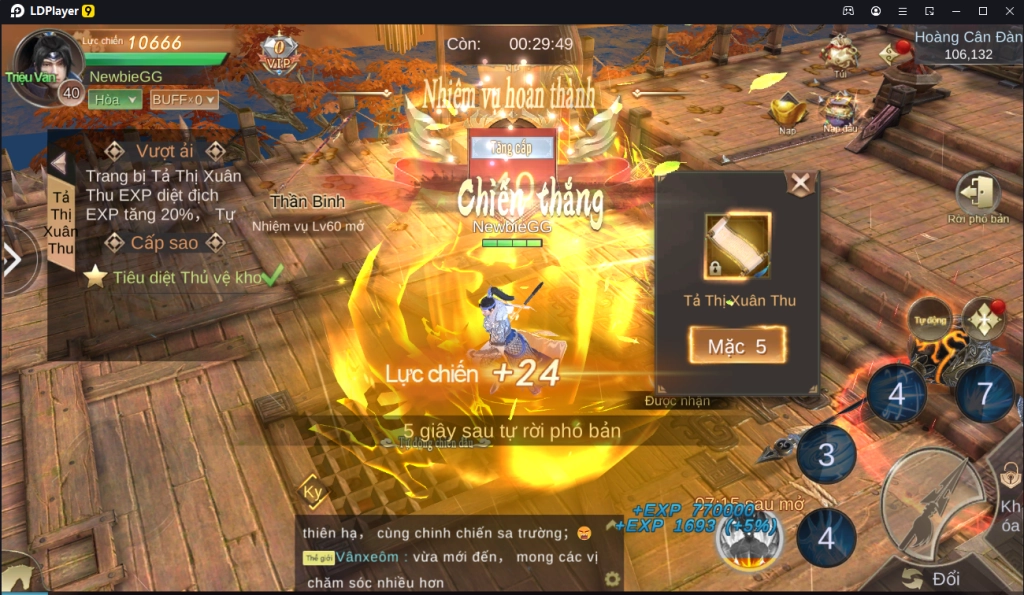
Task: Open the Hòa combat mode dropdown
Action: point(114,99)
